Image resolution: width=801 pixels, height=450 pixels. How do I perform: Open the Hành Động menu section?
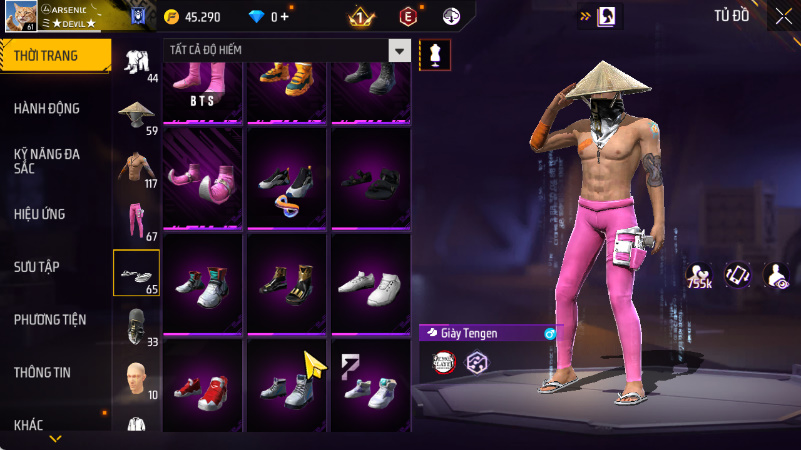click(x=48, y=108)
